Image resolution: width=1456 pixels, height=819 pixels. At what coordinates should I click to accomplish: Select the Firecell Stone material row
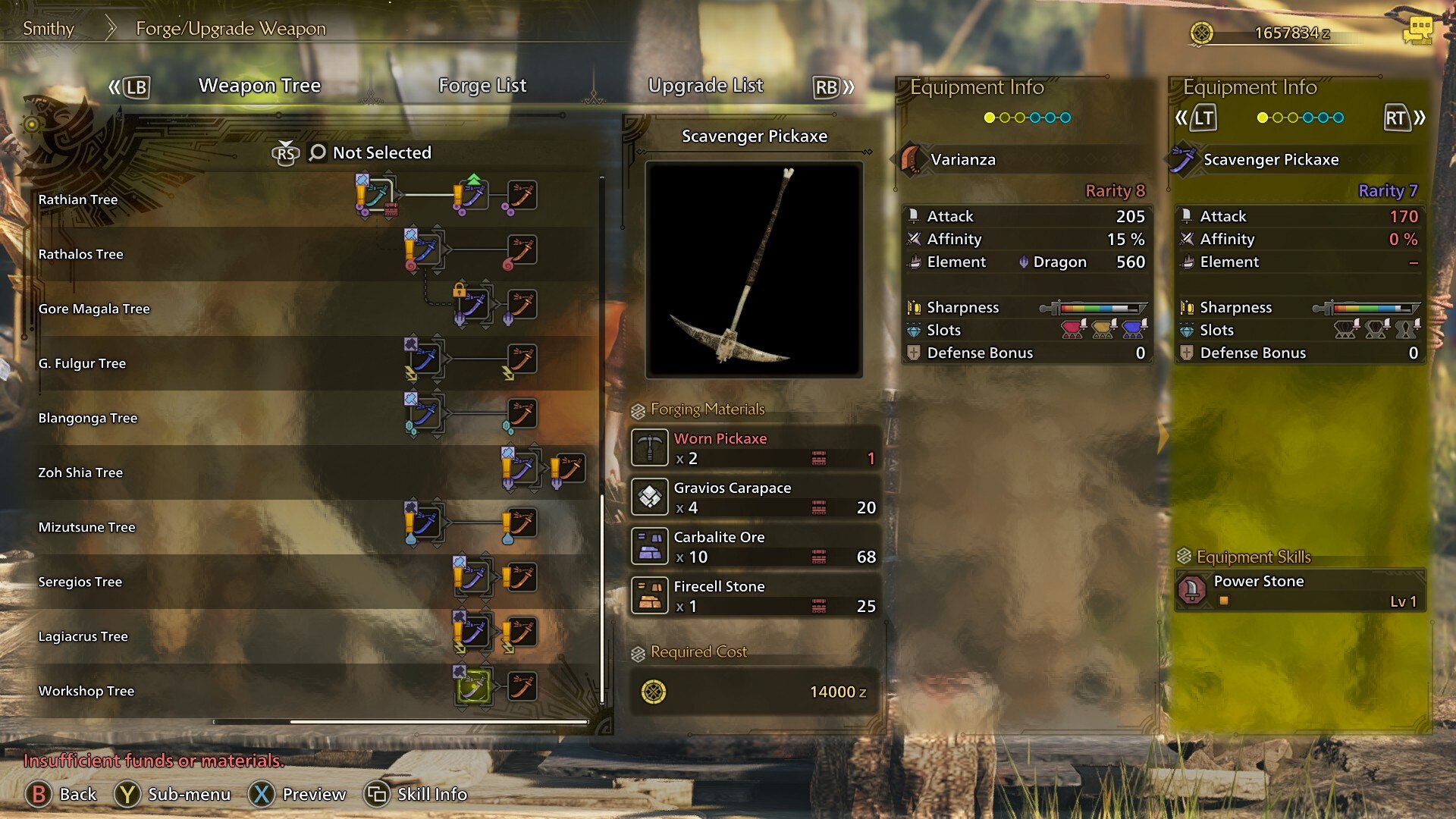(755, 595)
